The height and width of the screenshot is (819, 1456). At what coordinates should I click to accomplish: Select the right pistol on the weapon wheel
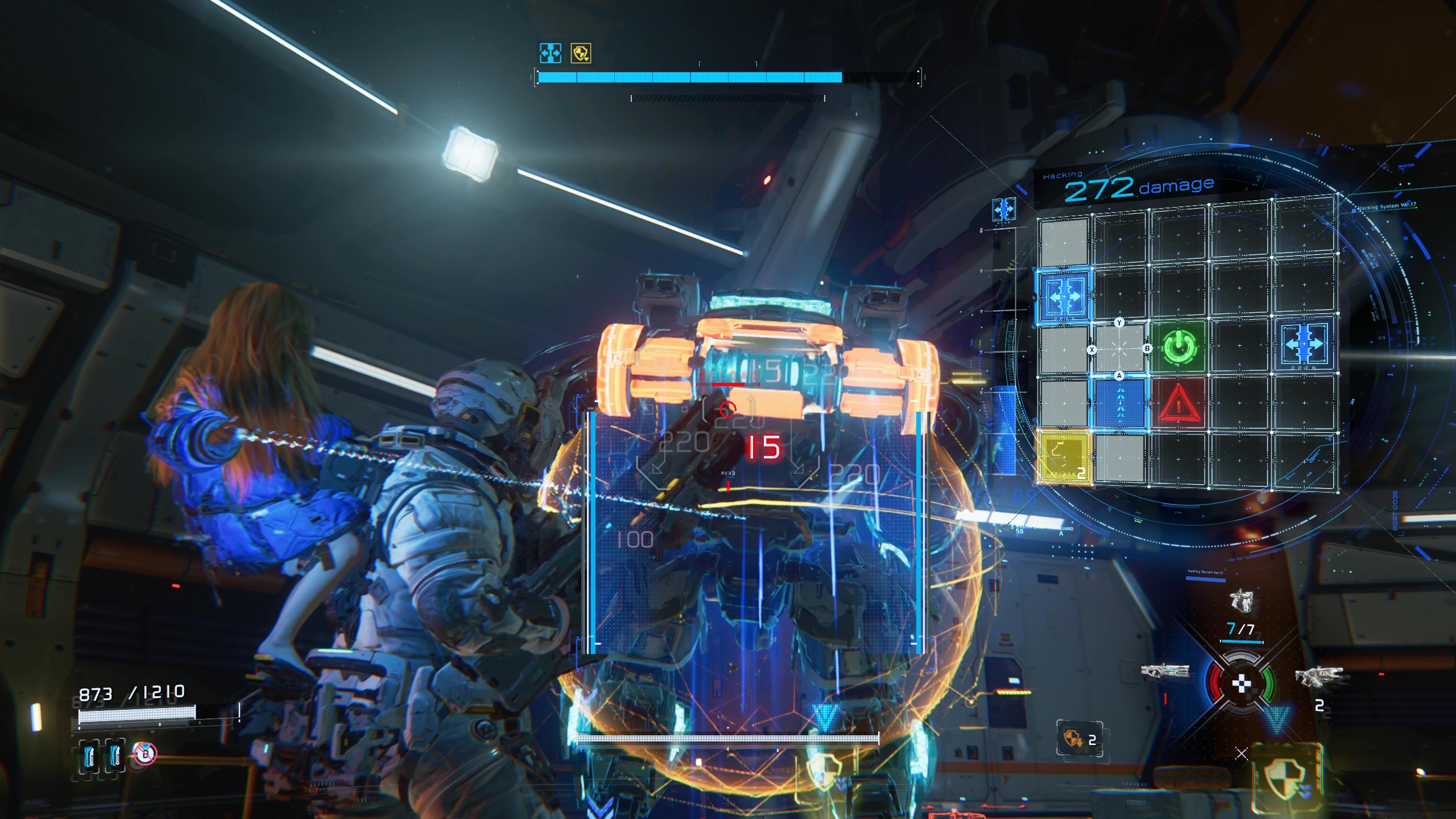1322,677
